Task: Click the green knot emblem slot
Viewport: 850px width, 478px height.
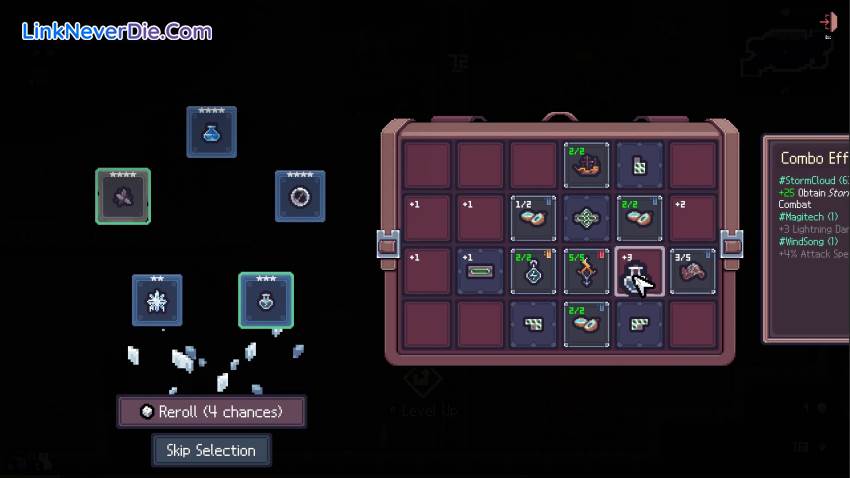Action: [588, 219]
